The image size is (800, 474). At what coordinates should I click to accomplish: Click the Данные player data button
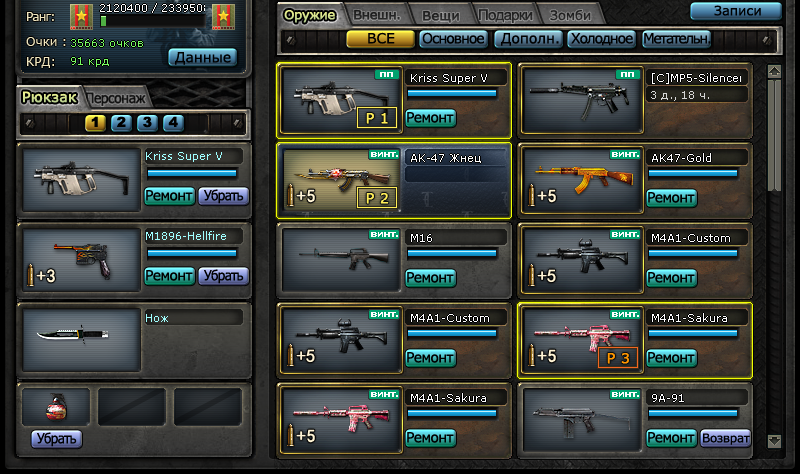[202, 57]
